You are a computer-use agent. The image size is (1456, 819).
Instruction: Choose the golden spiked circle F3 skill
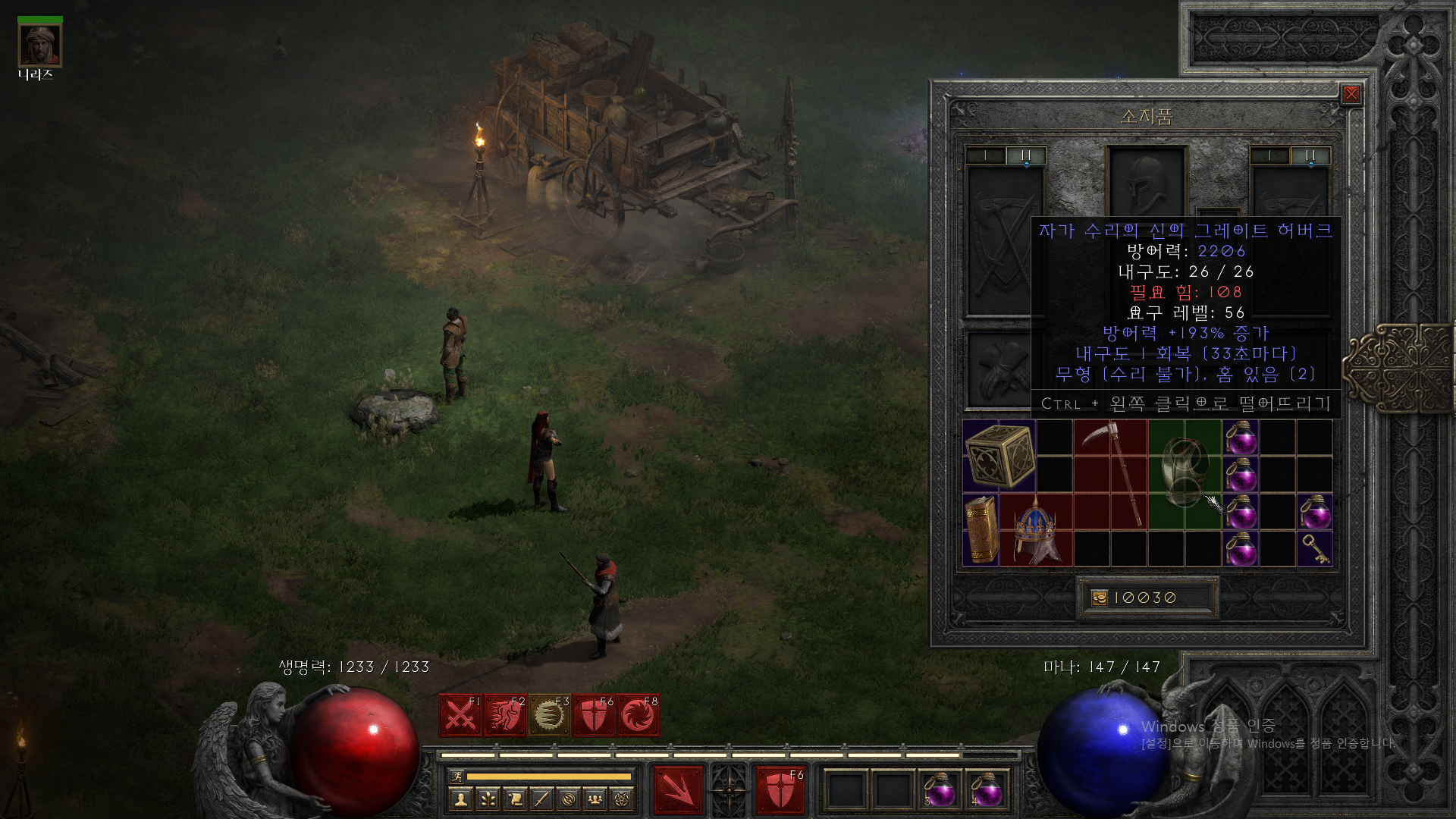pos(548,715)
